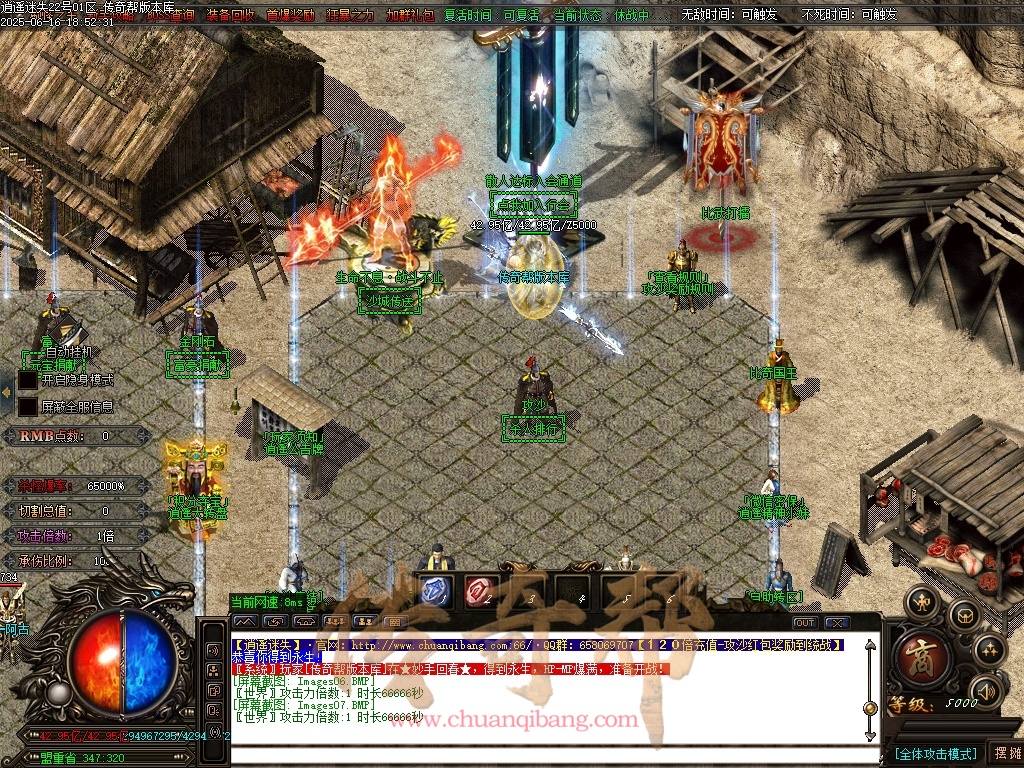
Task: Click the OUT button above the chat
Action: [x=805, y=623]
